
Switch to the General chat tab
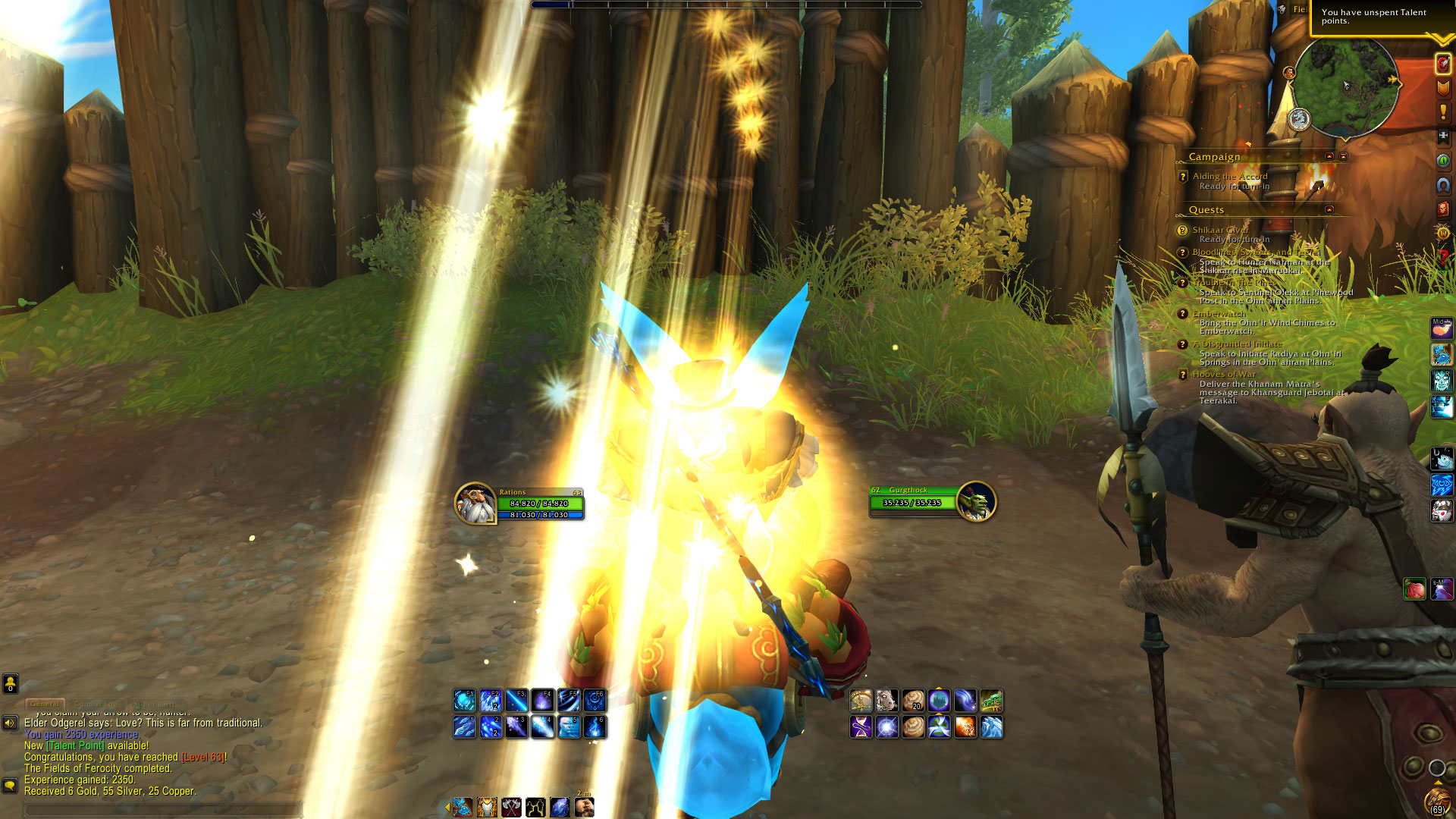pos(45,704)
